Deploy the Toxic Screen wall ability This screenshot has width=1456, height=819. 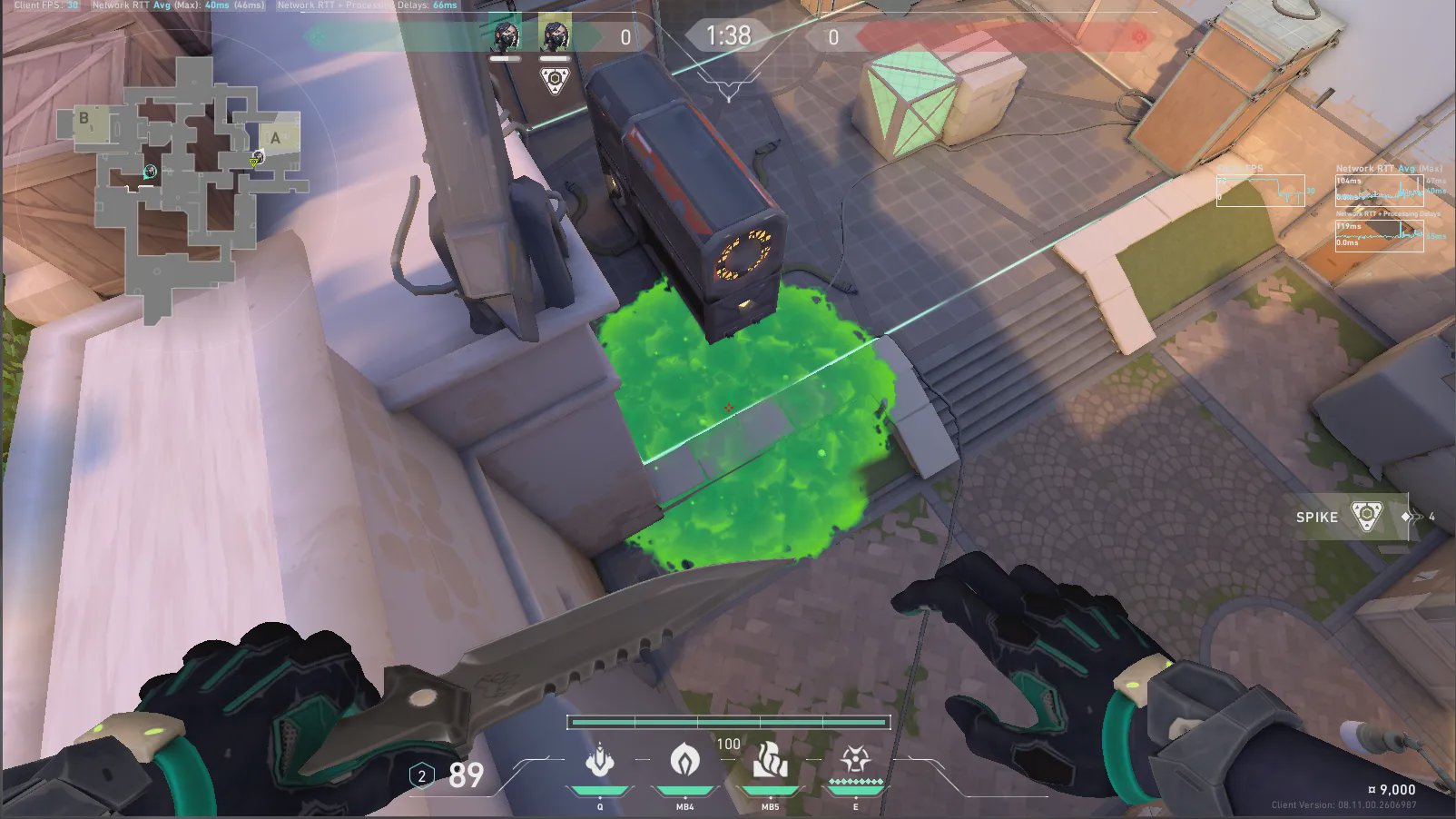(x=770, y=761)
